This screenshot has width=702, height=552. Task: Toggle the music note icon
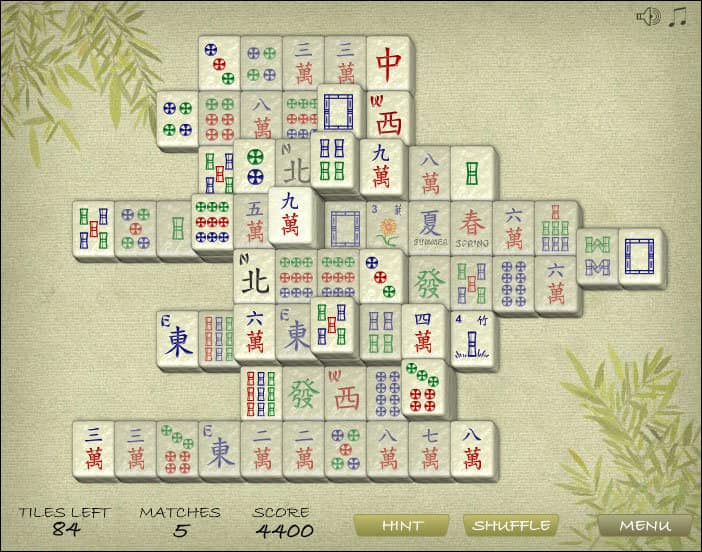click(x=678, y=17)
